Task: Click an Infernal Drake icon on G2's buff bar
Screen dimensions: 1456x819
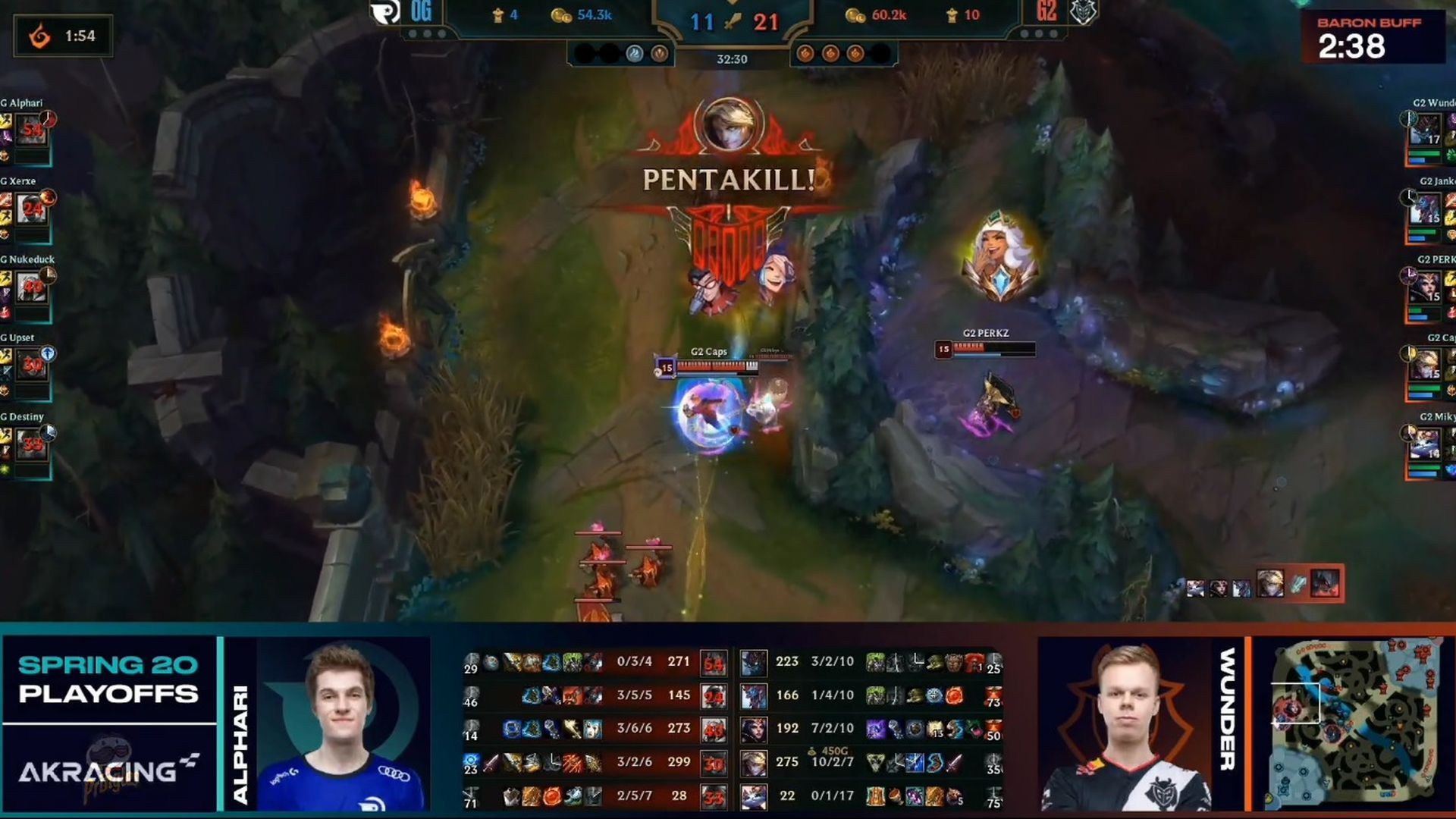Action: coord(831,52)
